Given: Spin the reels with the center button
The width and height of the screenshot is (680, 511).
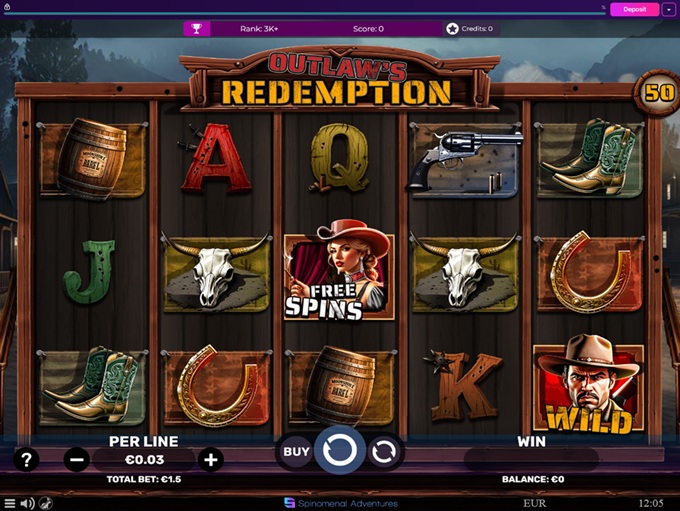Looking at the screenshot, I should (x=340, y=451).
